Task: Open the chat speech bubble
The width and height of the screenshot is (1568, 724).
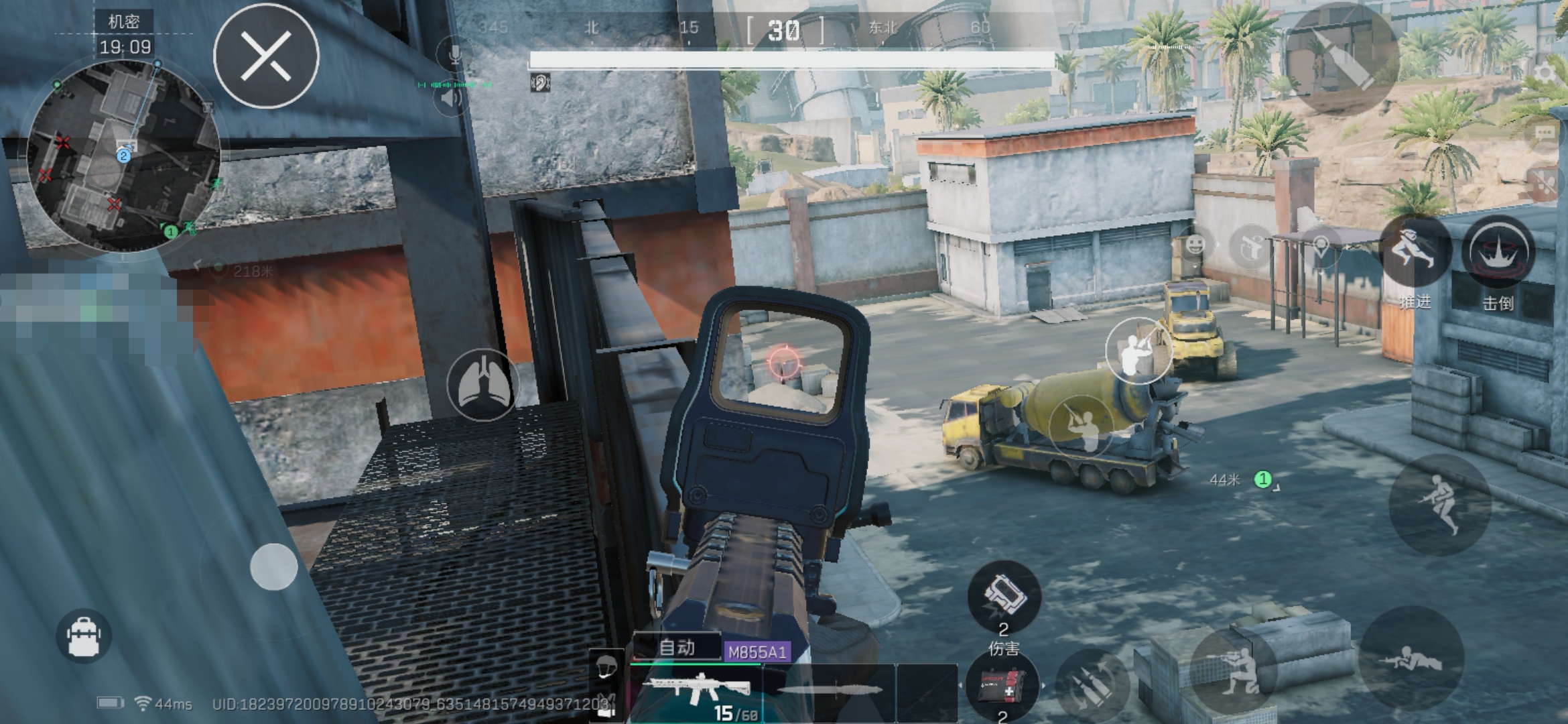Action: point(1544,133)
